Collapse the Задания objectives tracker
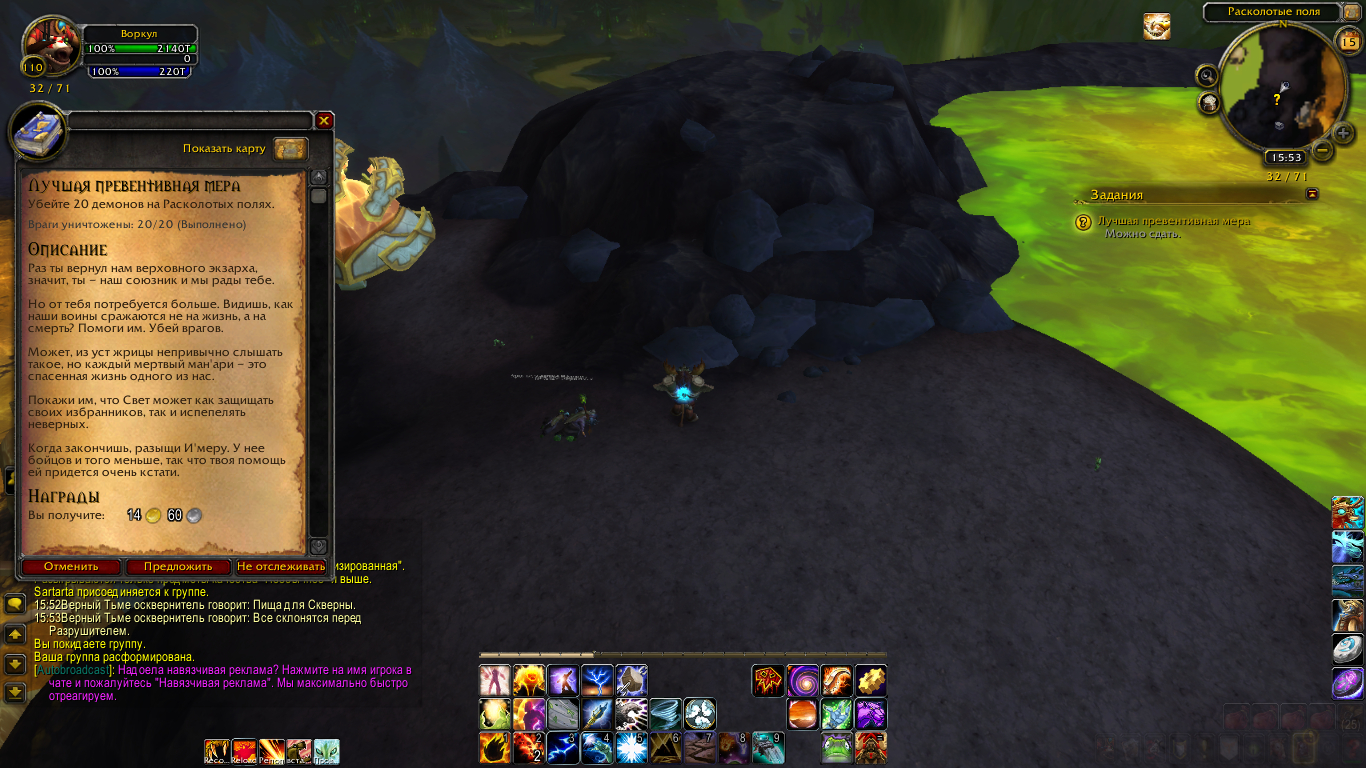 pyautogui.click(x=1312, y=194)
